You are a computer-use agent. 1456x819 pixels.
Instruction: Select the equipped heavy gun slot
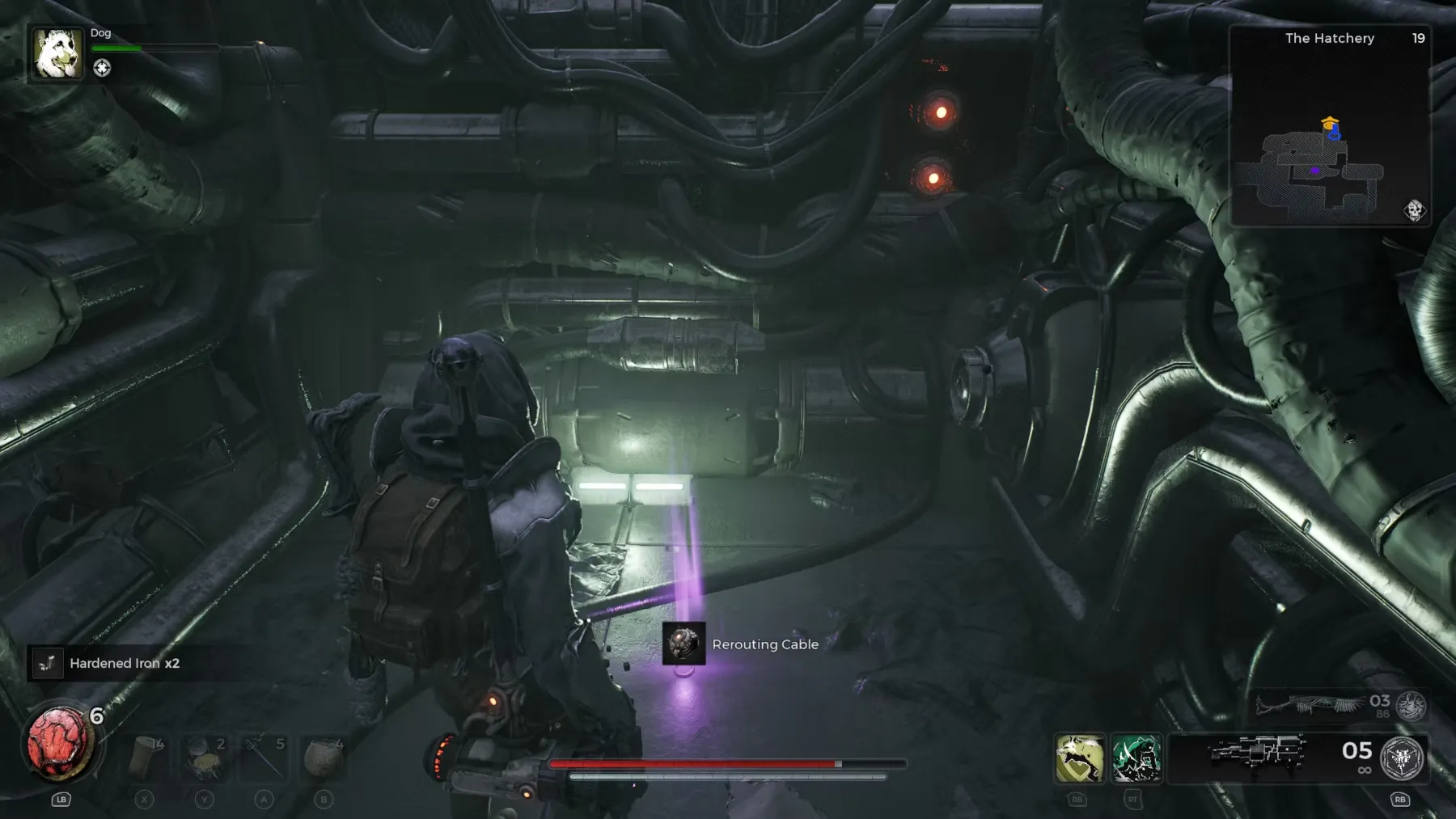(1258, 753)
